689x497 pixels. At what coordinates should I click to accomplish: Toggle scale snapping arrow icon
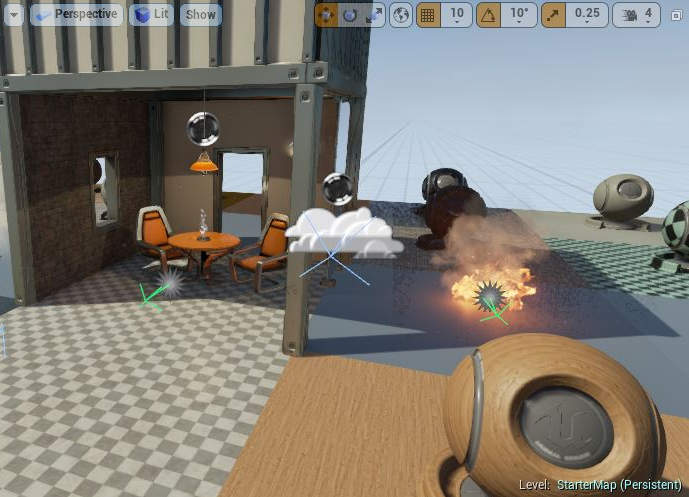coord(553,15)
